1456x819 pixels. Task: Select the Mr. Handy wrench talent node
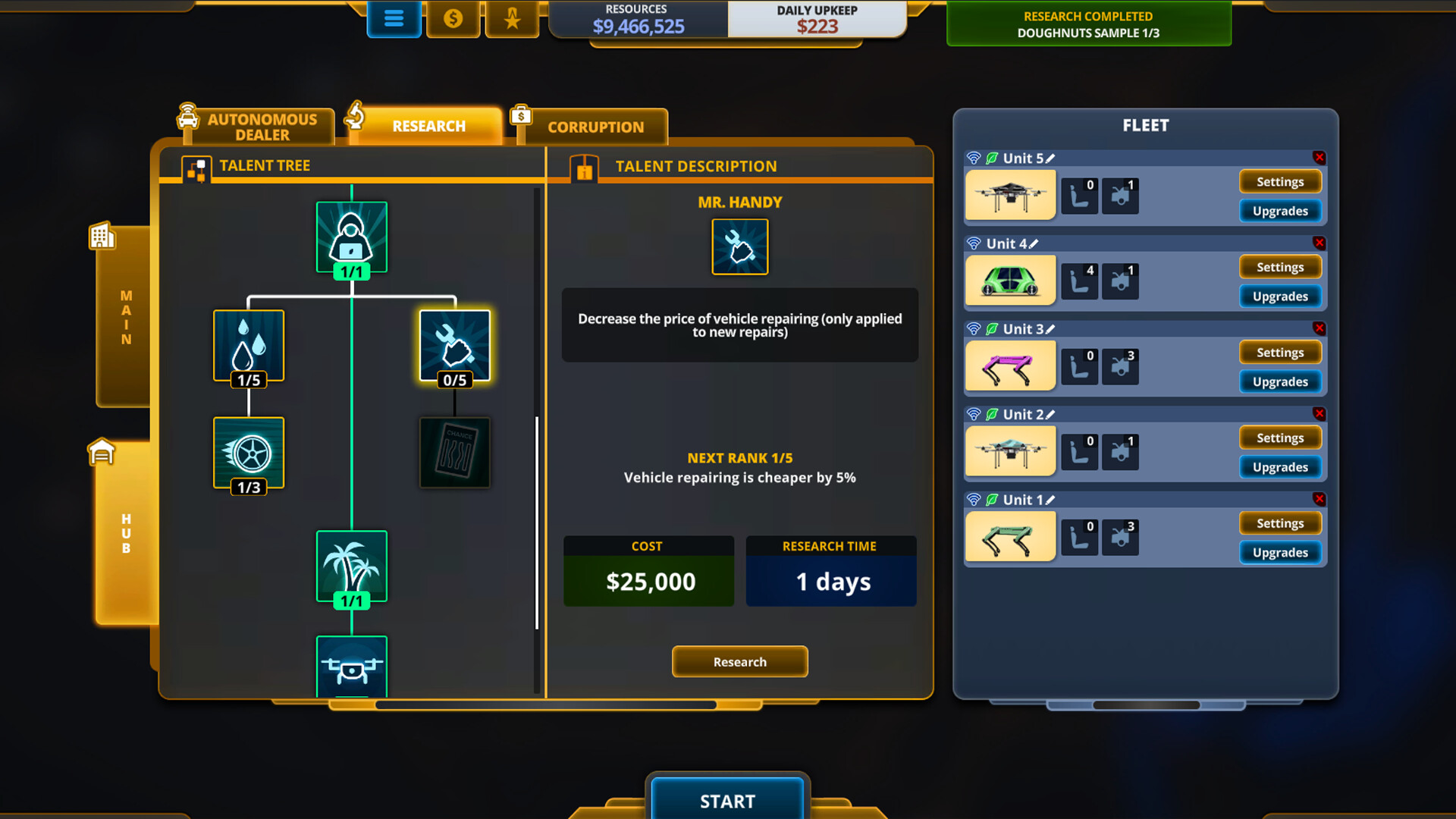(x=454, y=345)
